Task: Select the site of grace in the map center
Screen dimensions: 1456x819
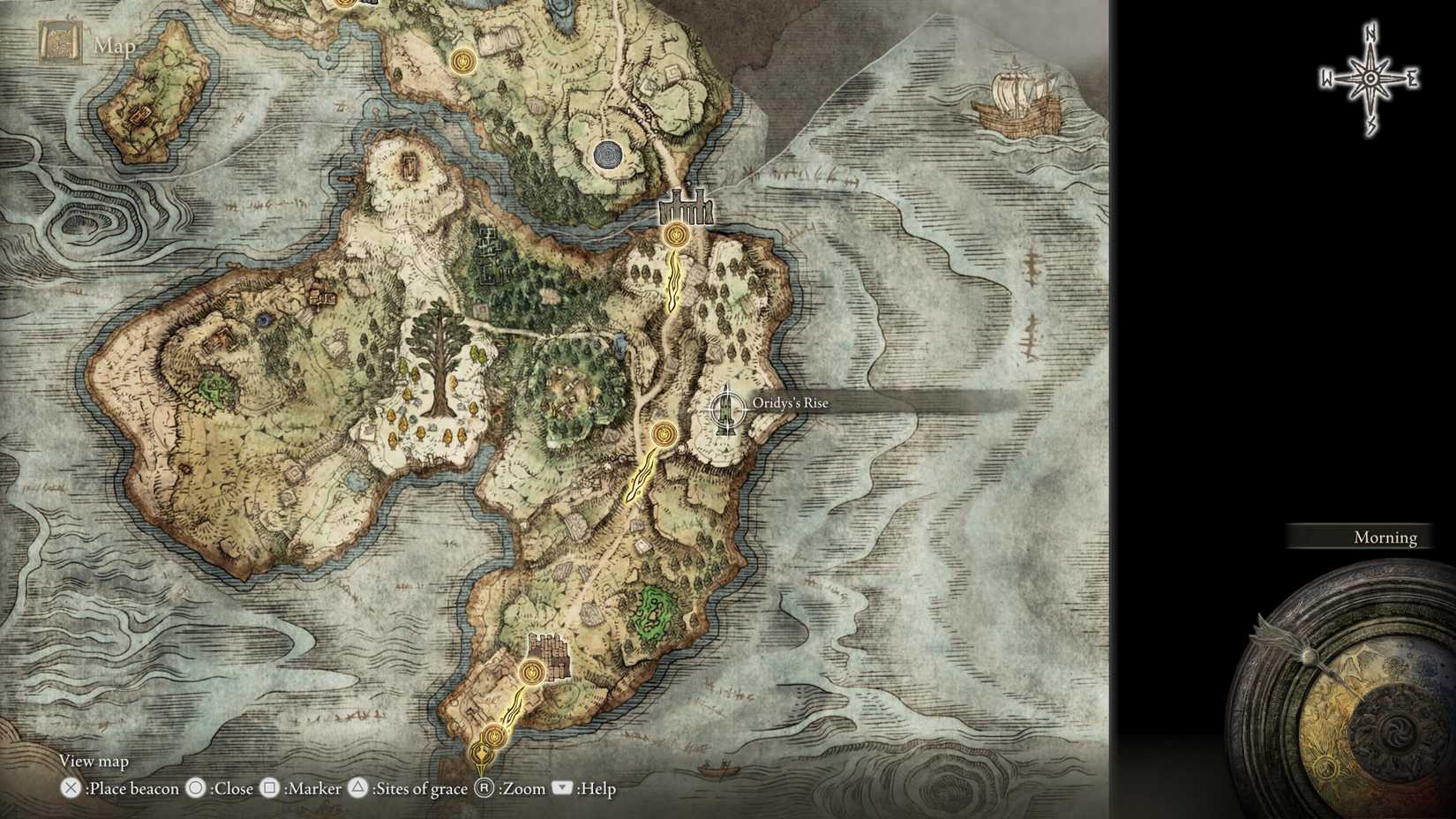Action: point(662,434)
